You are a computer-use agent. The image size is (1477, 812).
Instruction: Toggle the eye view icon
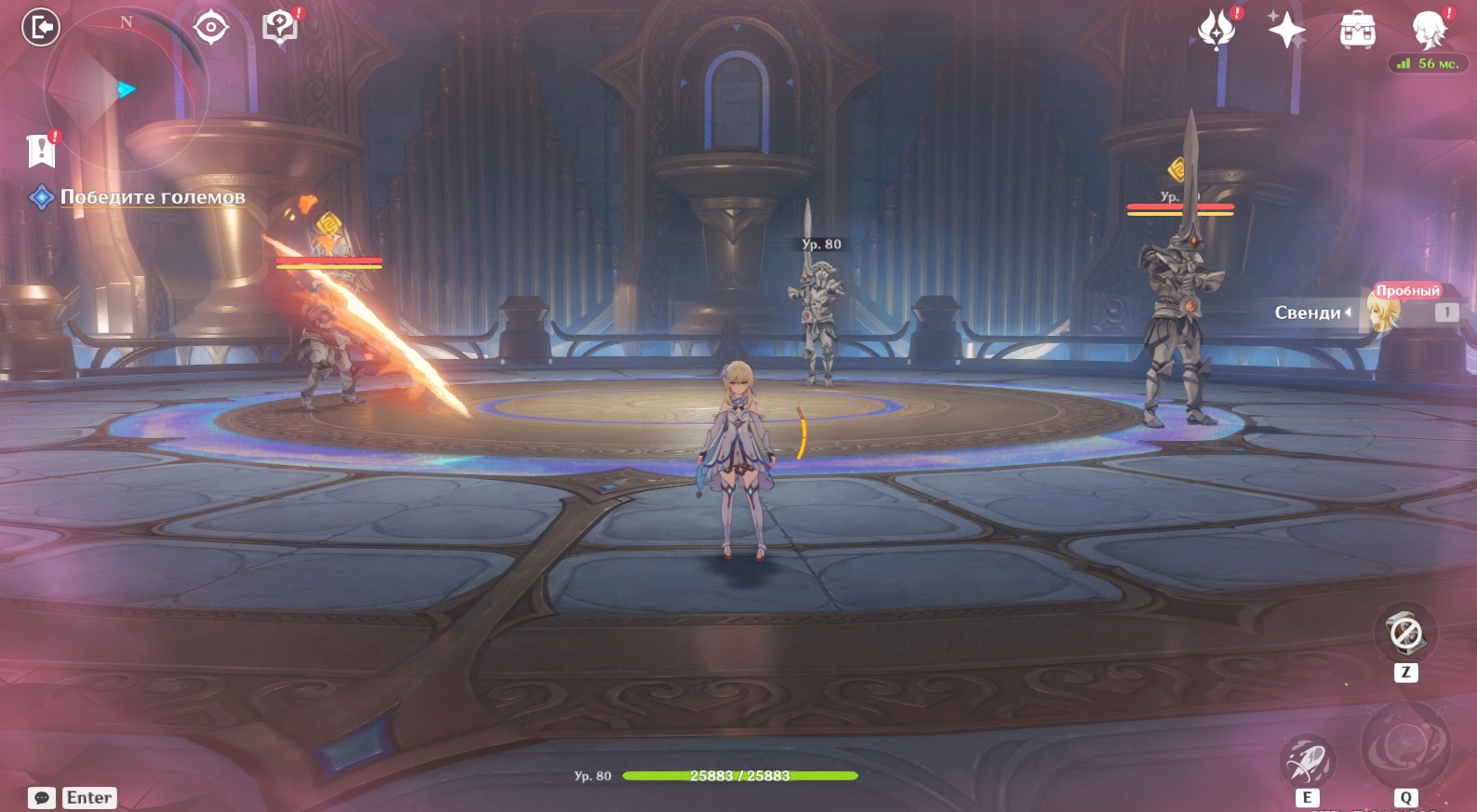pos(211,27)
